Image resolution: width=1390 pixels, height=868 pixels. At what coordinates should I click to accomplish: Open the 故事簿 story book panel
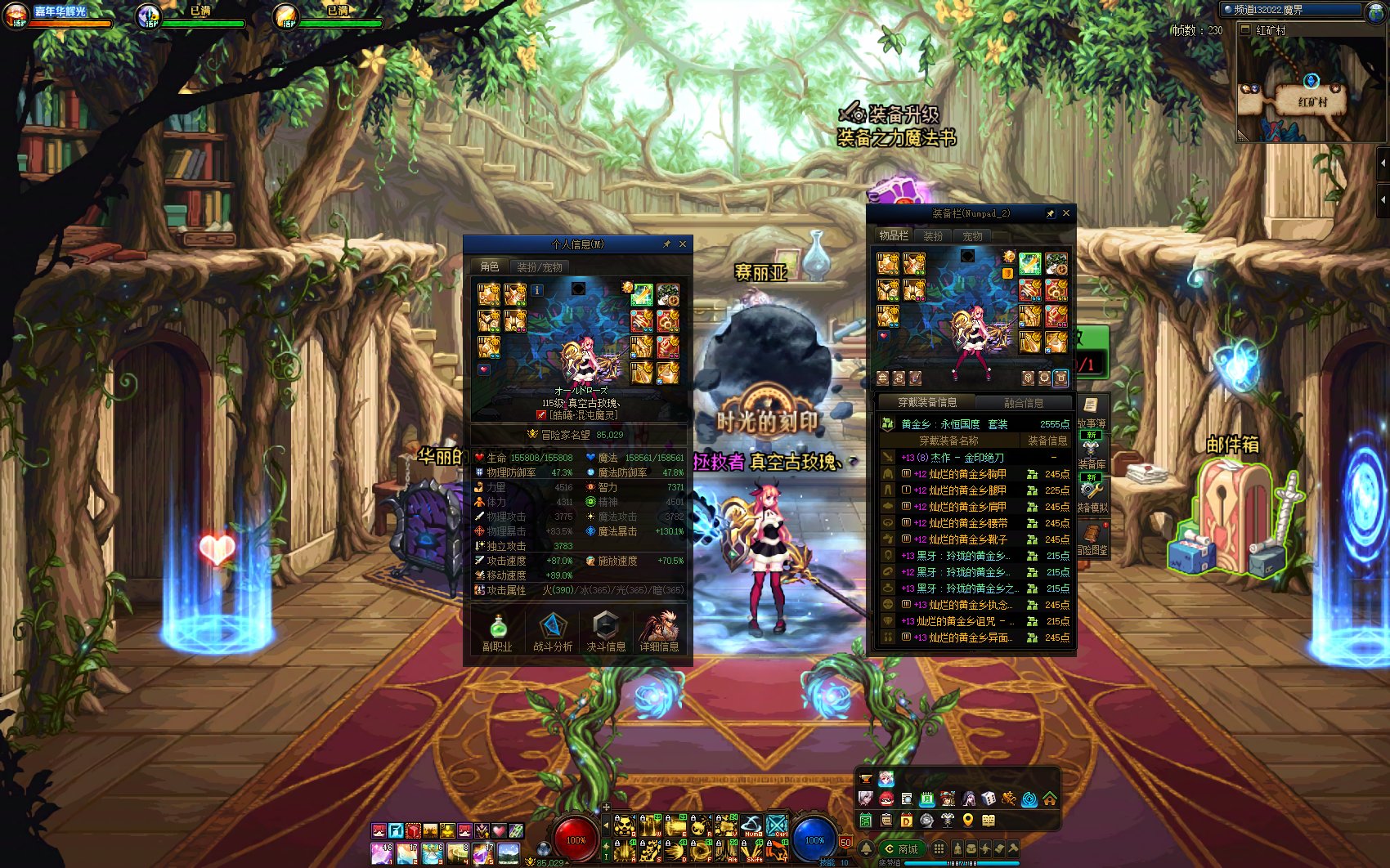[x=1090, y=406]
